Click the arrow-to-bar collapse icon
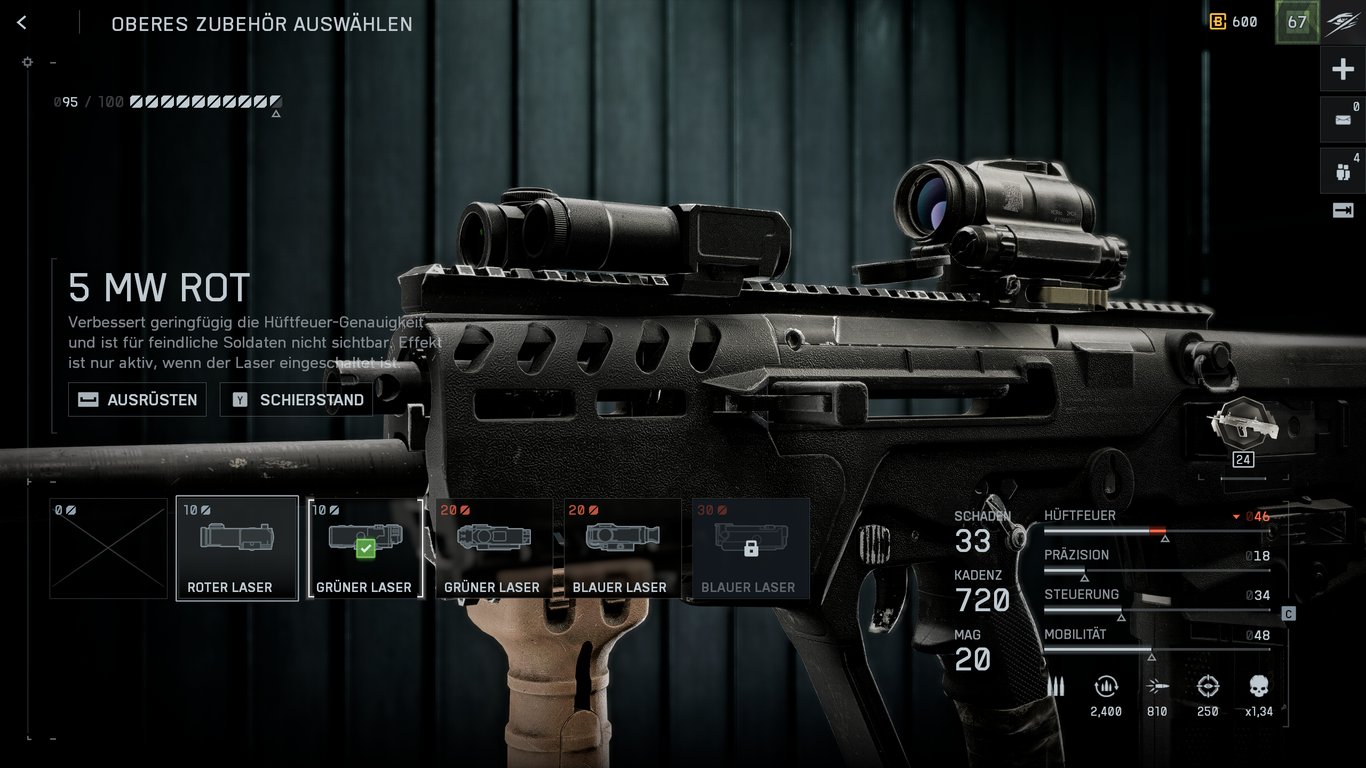The width and height of the screenshot is (1366, 768). [x=1342, y=210]
